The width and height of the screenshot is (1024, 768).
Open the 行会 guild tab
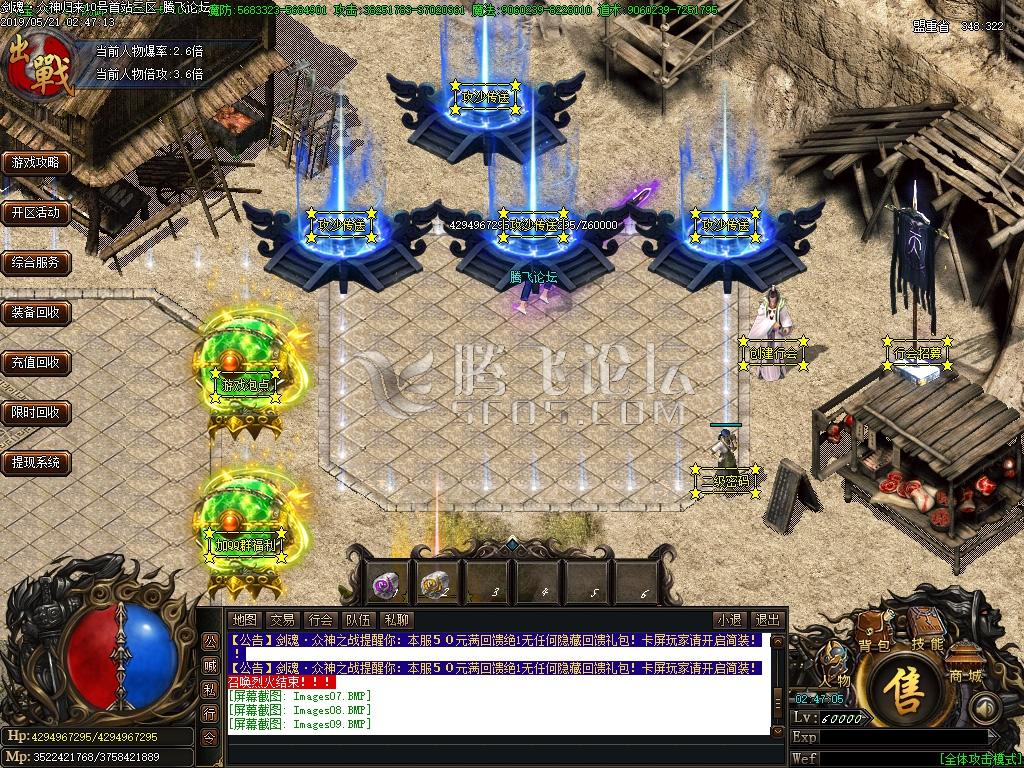[321, 620]
